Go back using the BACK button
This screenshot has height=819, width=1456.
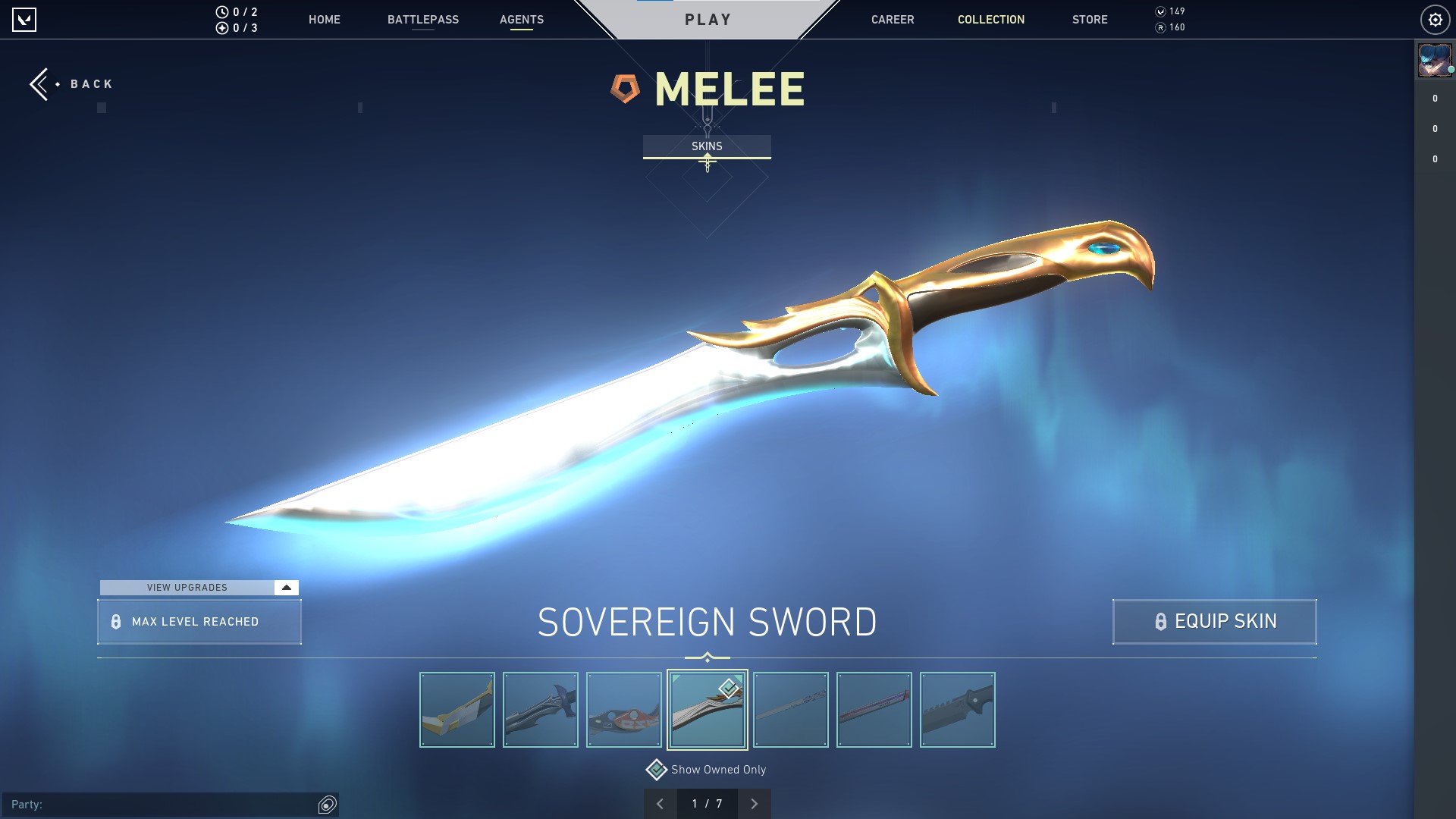[71, 83]
